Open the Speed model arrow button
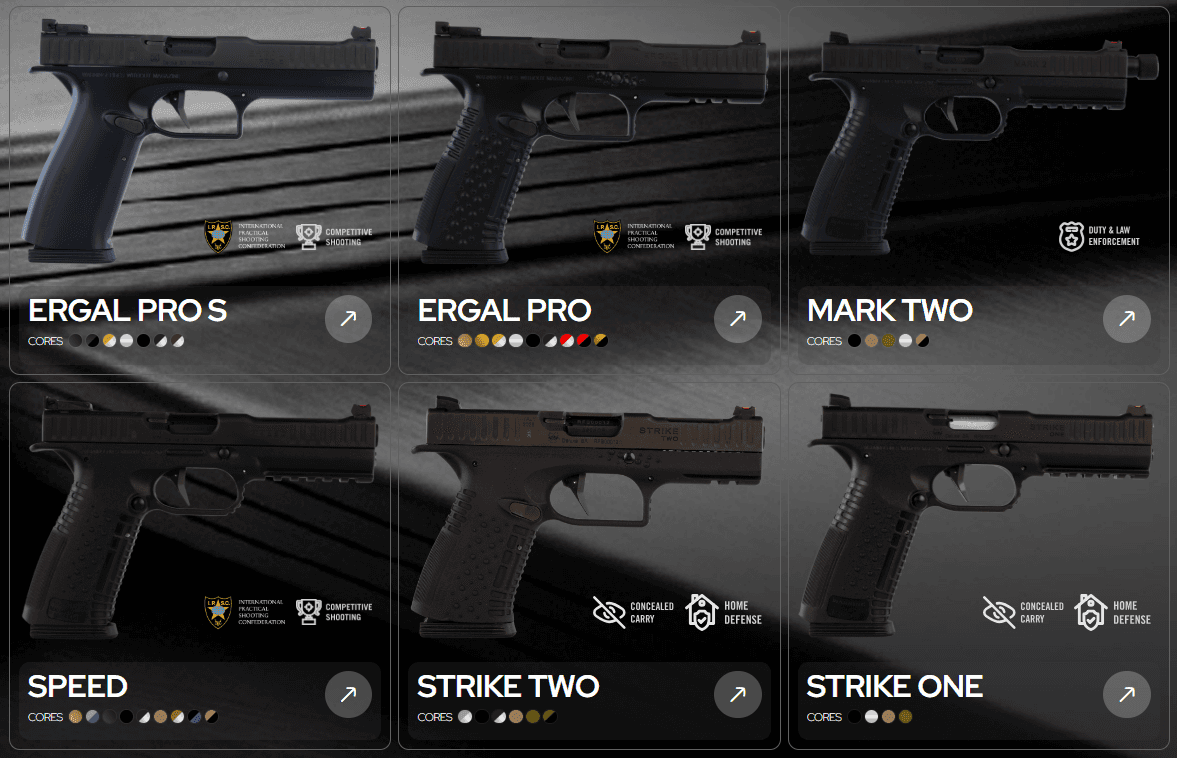Image resolution: width=1177 pixels, height=758 pixels. pos(348,694)
